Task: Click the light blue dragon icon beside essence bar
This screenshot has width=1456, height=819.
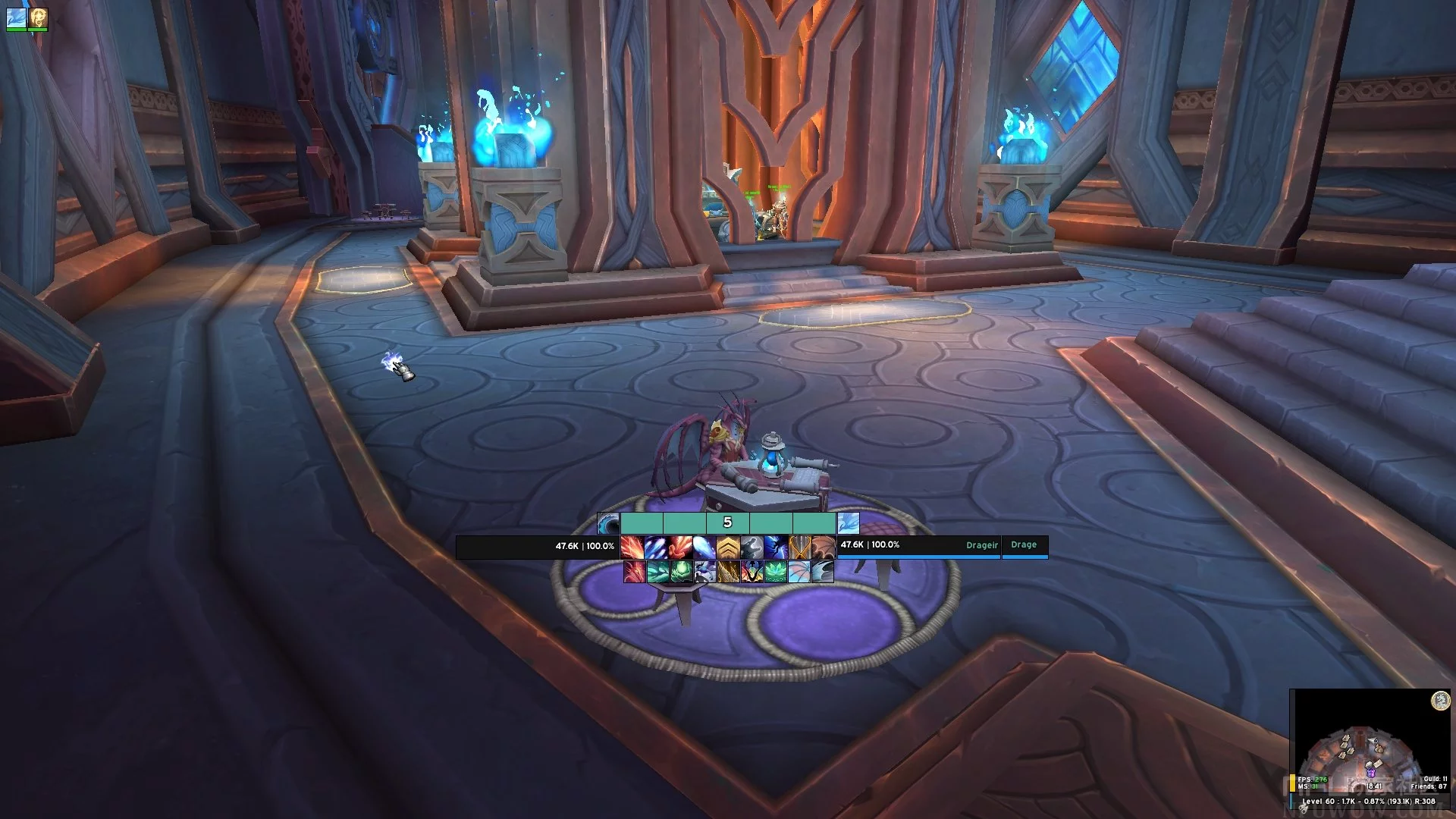Action: pyautogui.click(x=848, y=523)
